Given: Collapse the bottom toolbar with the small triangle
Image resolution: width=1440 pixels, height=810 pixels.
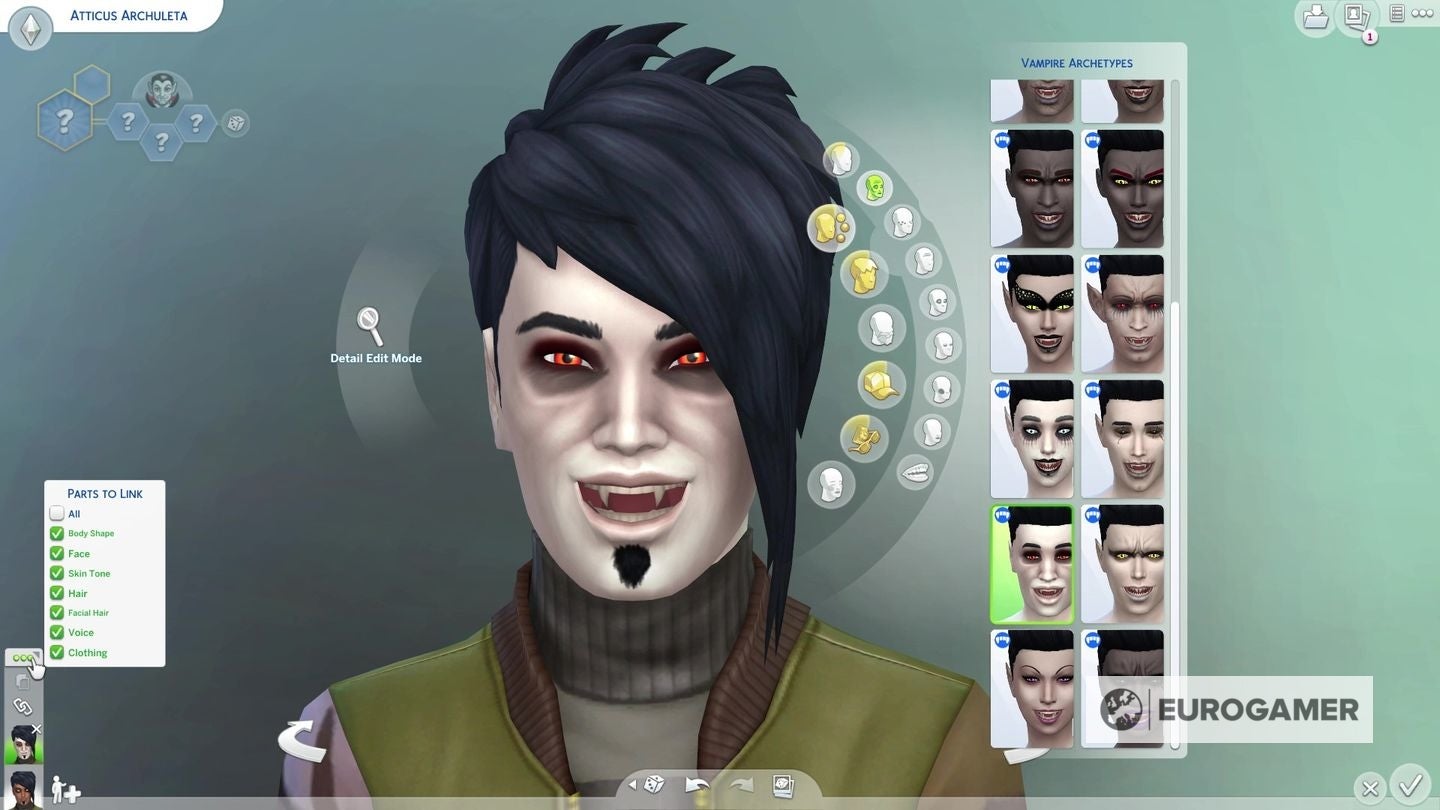Looking at the screenshot, I should pyautogui.click(x=632, y=785).
